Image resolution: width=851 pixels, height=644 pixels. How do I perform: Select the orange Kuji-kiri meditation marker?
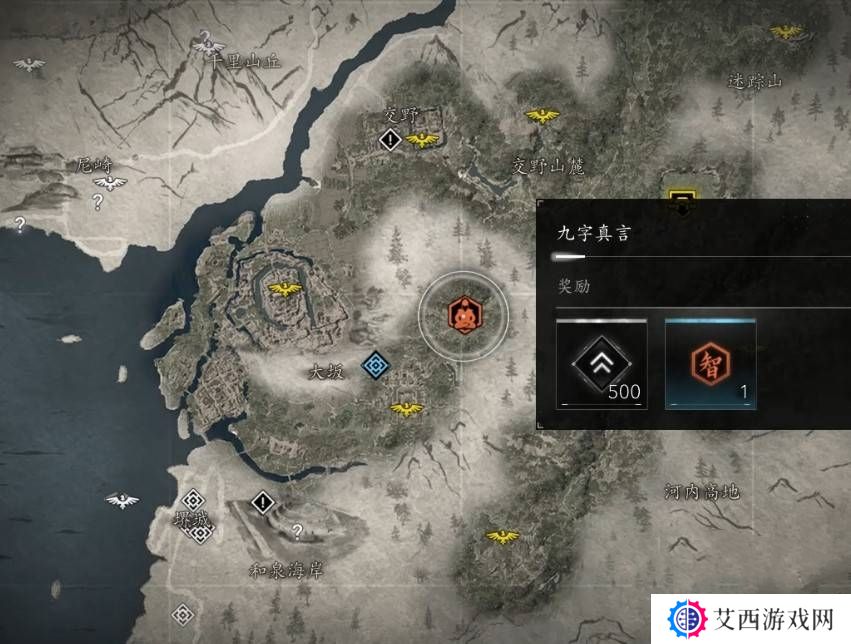pyautogui.click(x=462, y=315)
